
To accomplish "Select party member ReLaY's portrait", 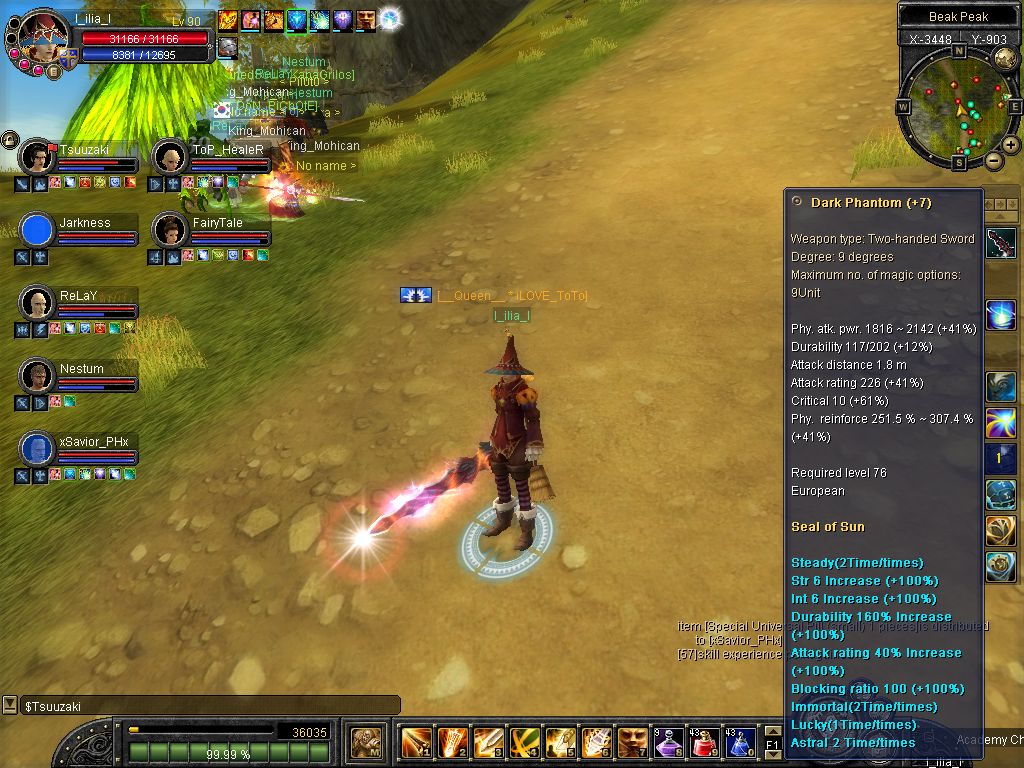I will coord(37,304).
